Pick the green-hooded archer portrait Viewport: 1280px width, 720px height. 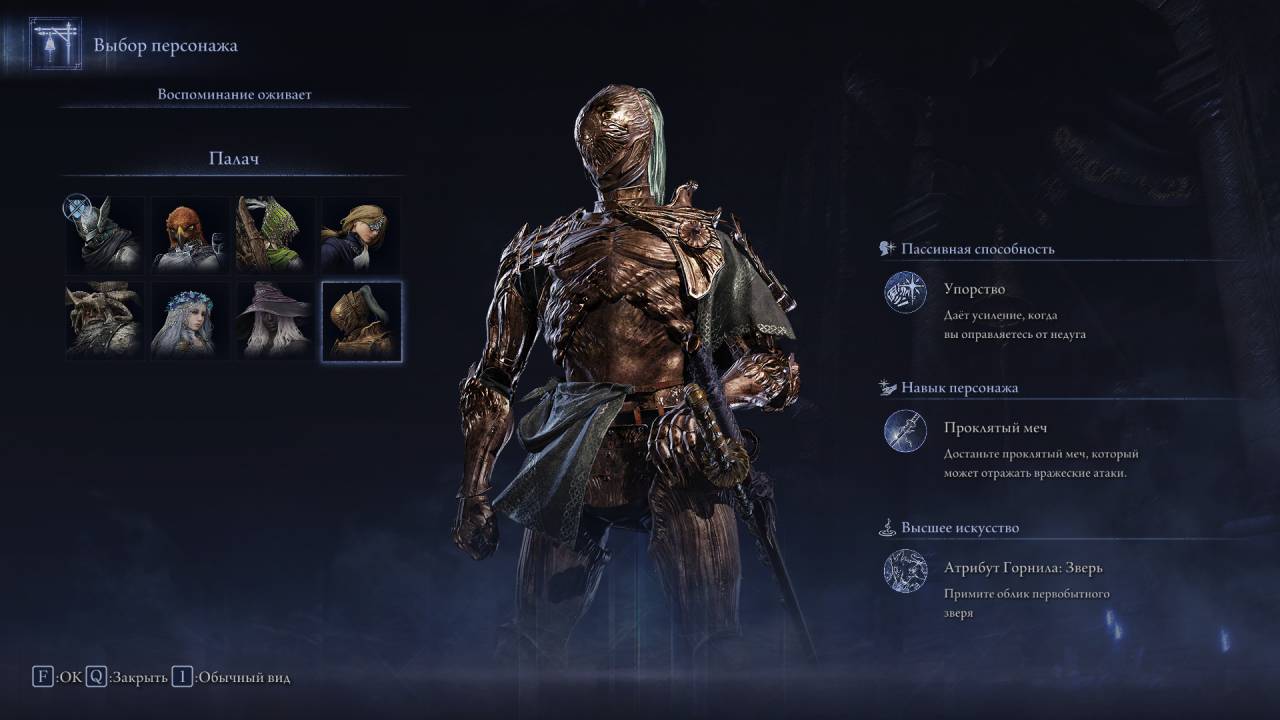pyautogui.click(x=276, y=235)
